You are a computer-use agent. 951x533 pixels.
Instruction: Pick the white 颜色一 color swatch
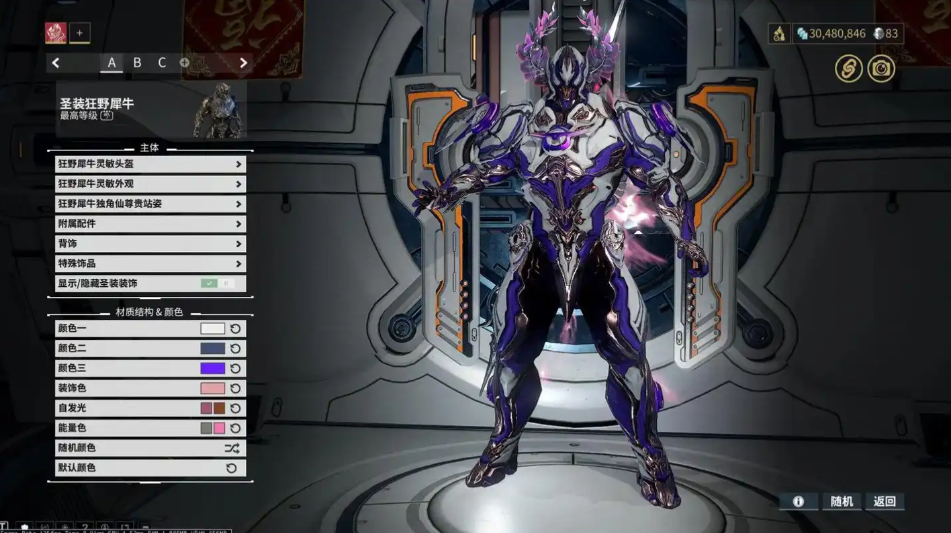[212, 329]
